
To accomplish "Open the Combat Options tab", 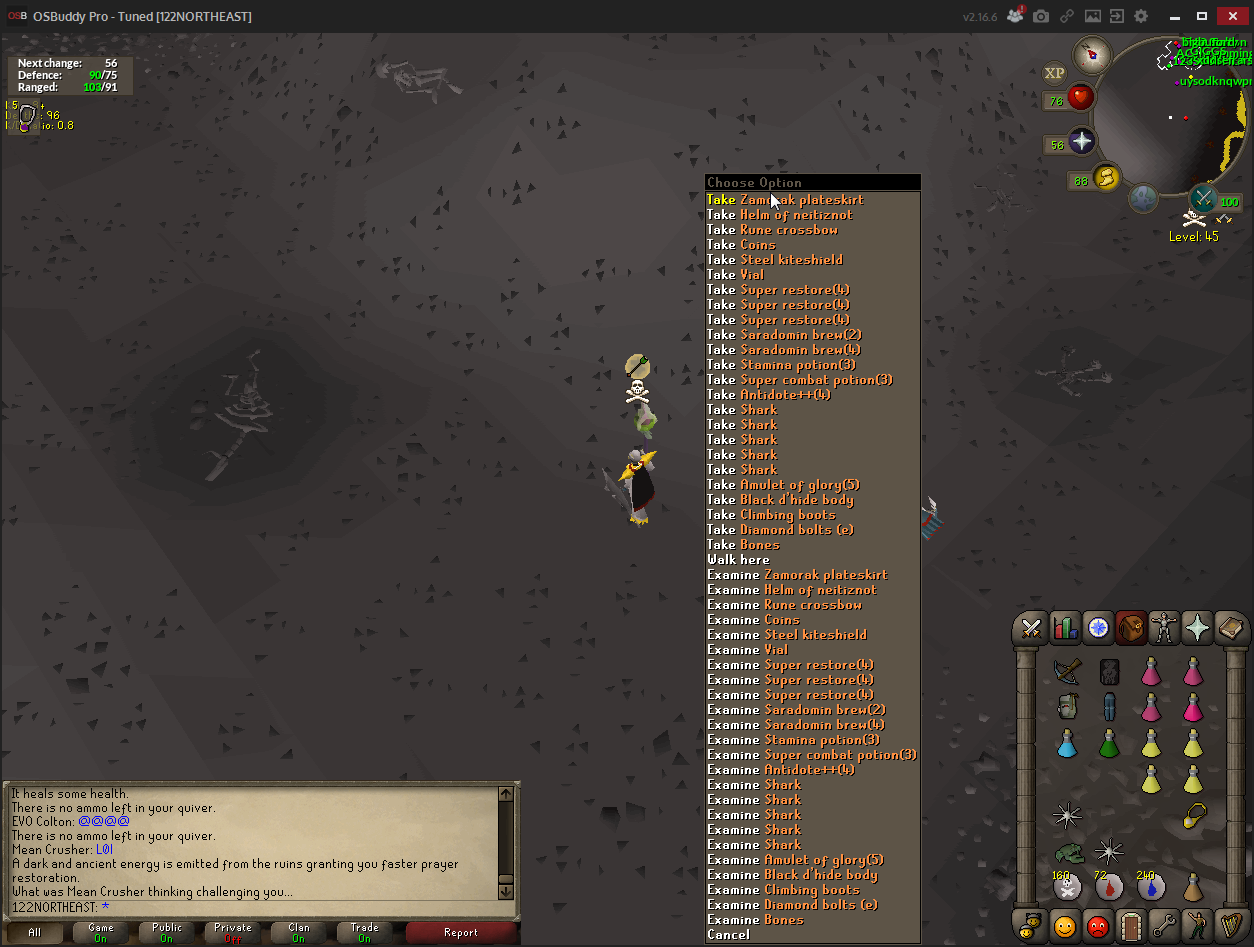I will coord(1030,628).
